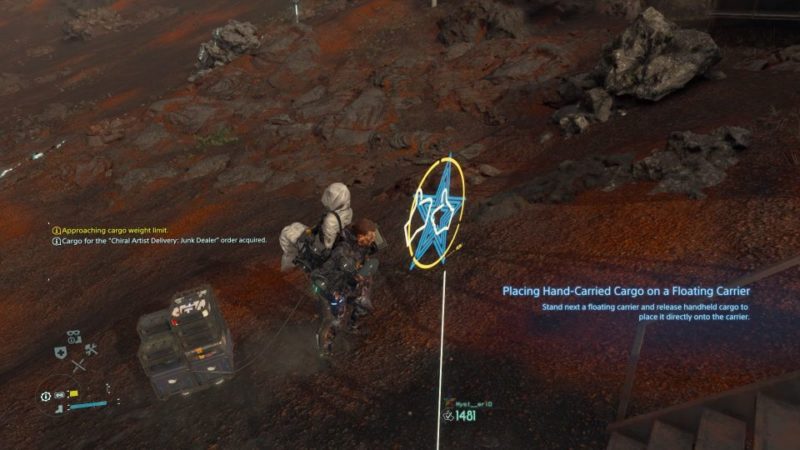800x450 pixels.
Task: Open the "Approaching cargo weight limit" notification
Action: pyautogui.click(x=110, y=230)
